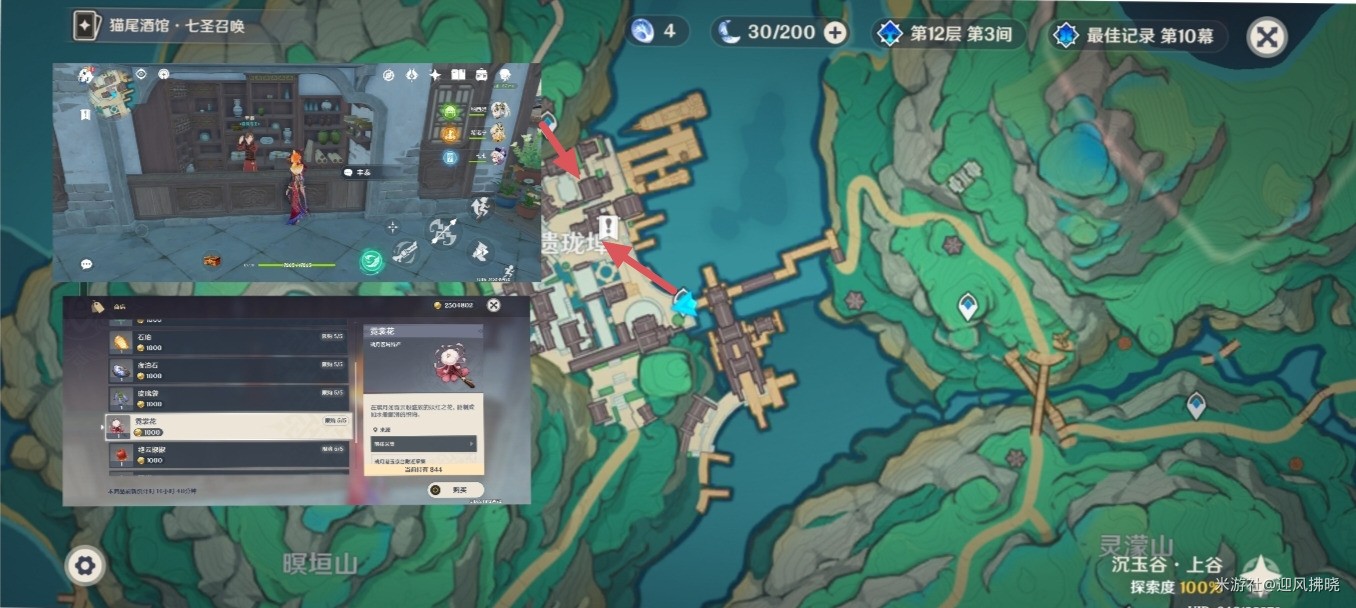Close the shop window
Screen dimensions: 1356x608
click(x=493, y=305)
